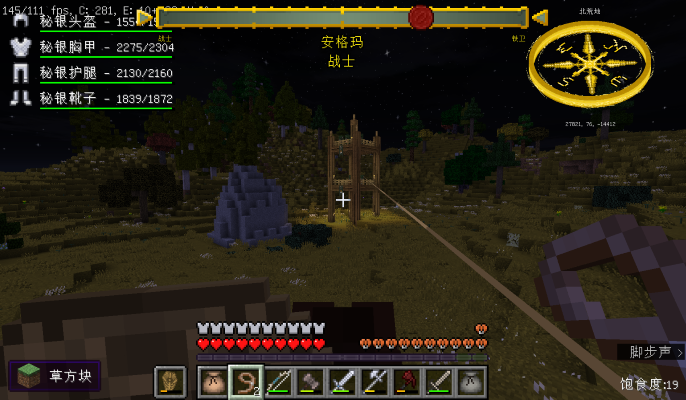This screenshot has height=400, width=686.
Task: Click the right arrow of the alignment bar
Action: [540, 17]
